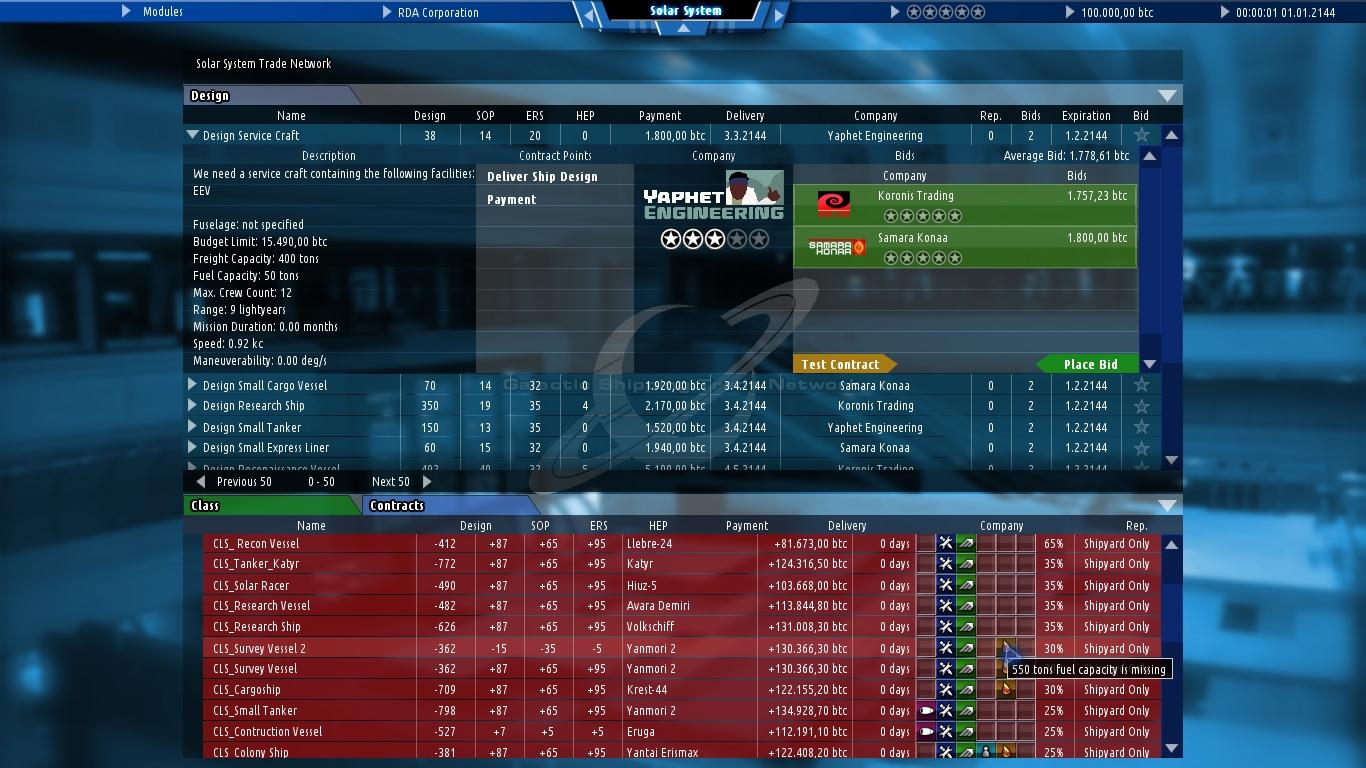Toggle the bid star for Design Small Cargo Vessel

click(x=1140, y=385)
